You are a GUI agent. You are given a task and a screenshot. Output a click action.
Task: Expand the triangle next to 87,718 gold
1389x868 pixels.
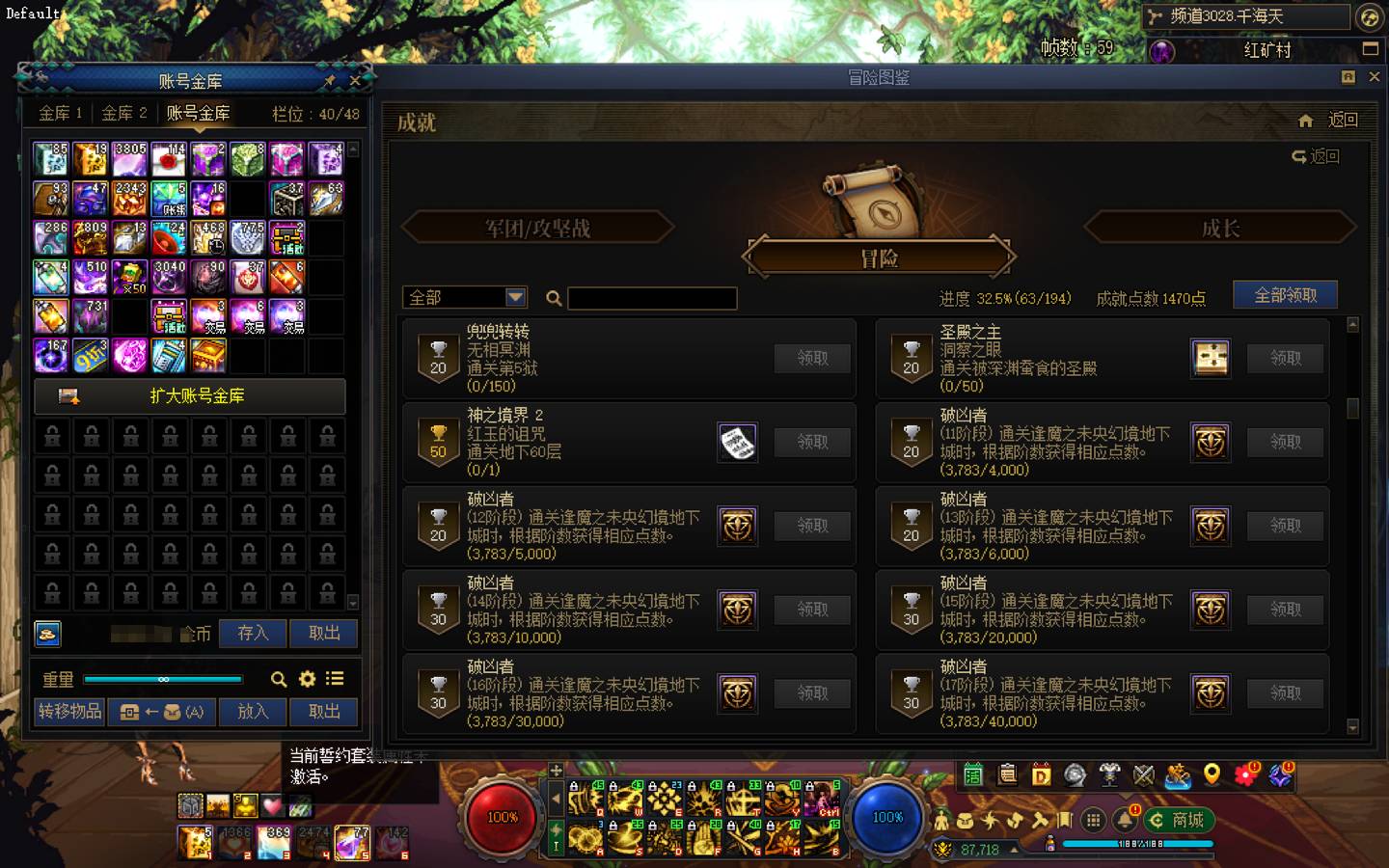1014,849
